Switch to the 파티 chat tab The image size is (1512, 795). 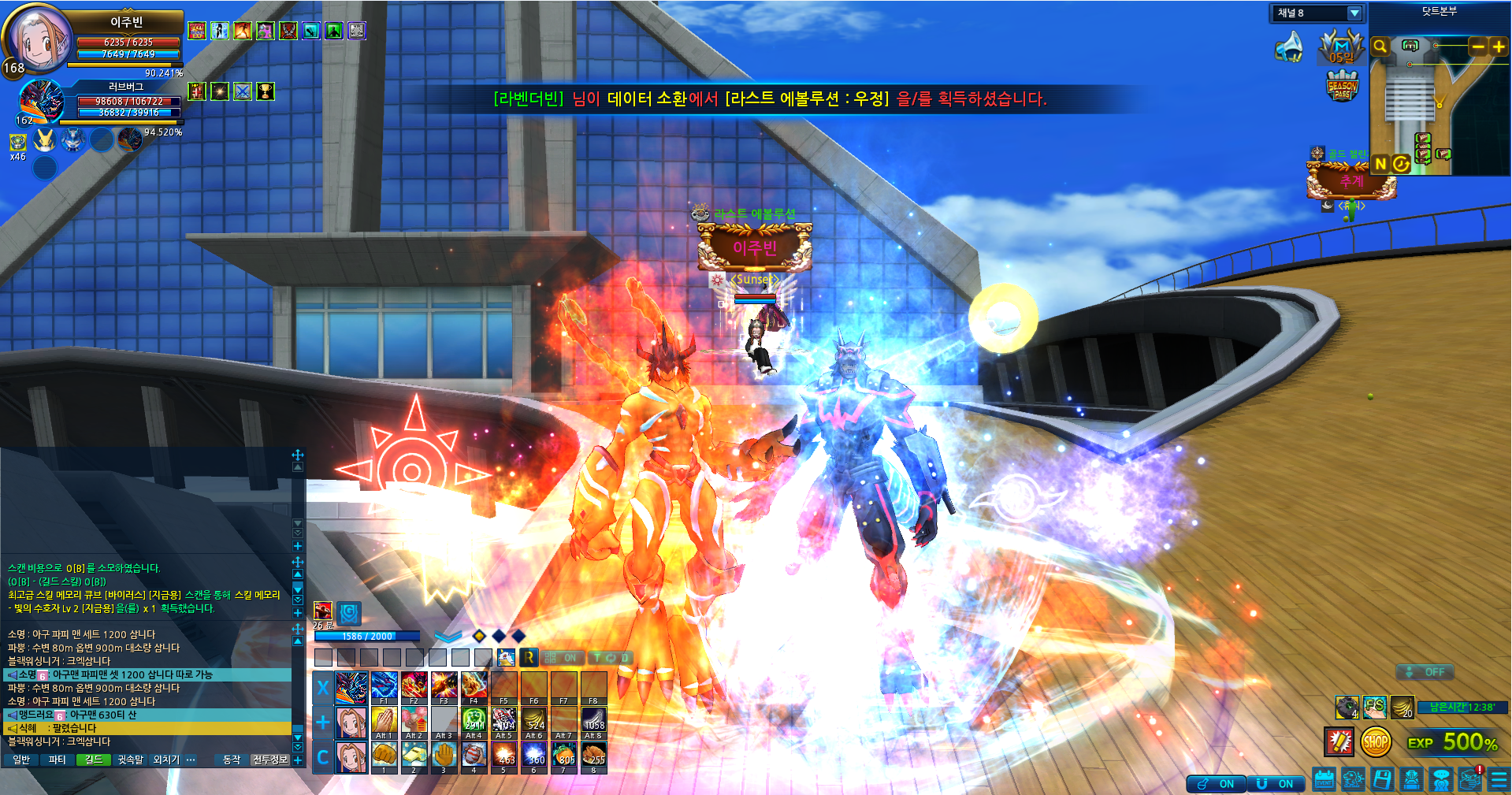57,760
